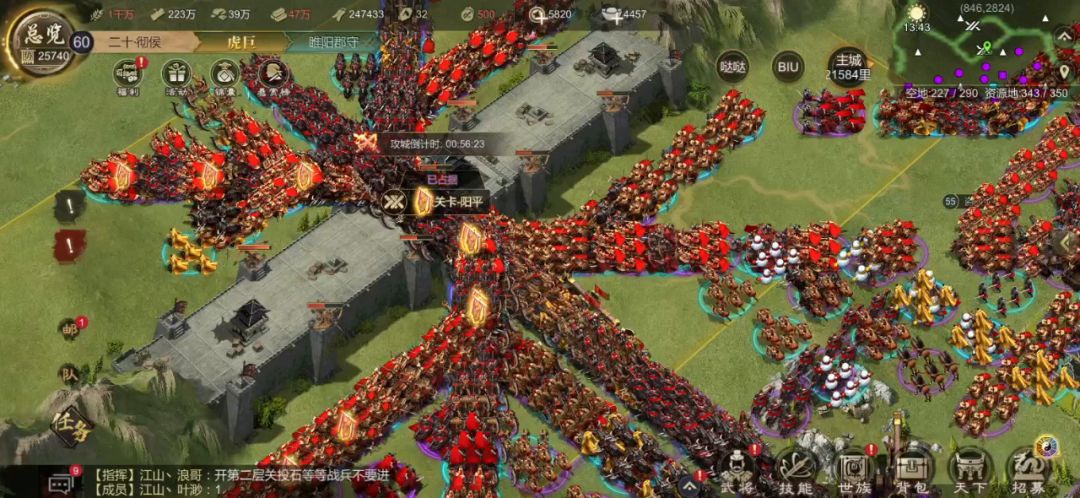The height and width of the screenshot is (498, 1080).
Task: Select the 虎臣 title tab
Action: tap(241, 43)
